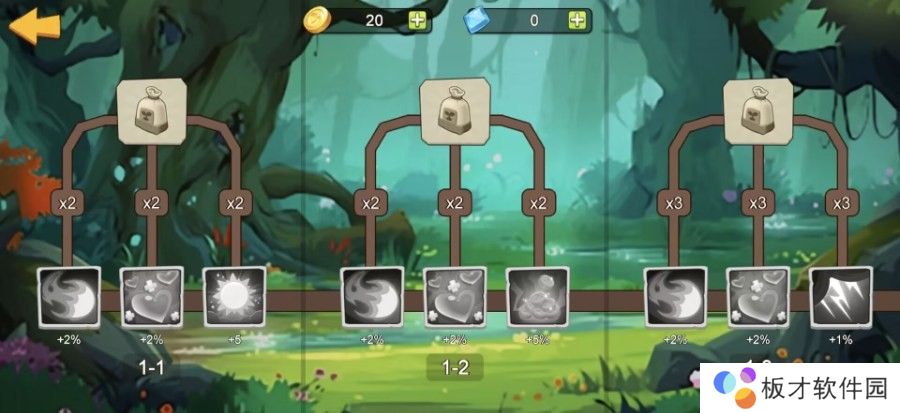Screen dimensions: 900x413
Task: Choose stage 1-1's fireball upgrade
Action: 69,297
